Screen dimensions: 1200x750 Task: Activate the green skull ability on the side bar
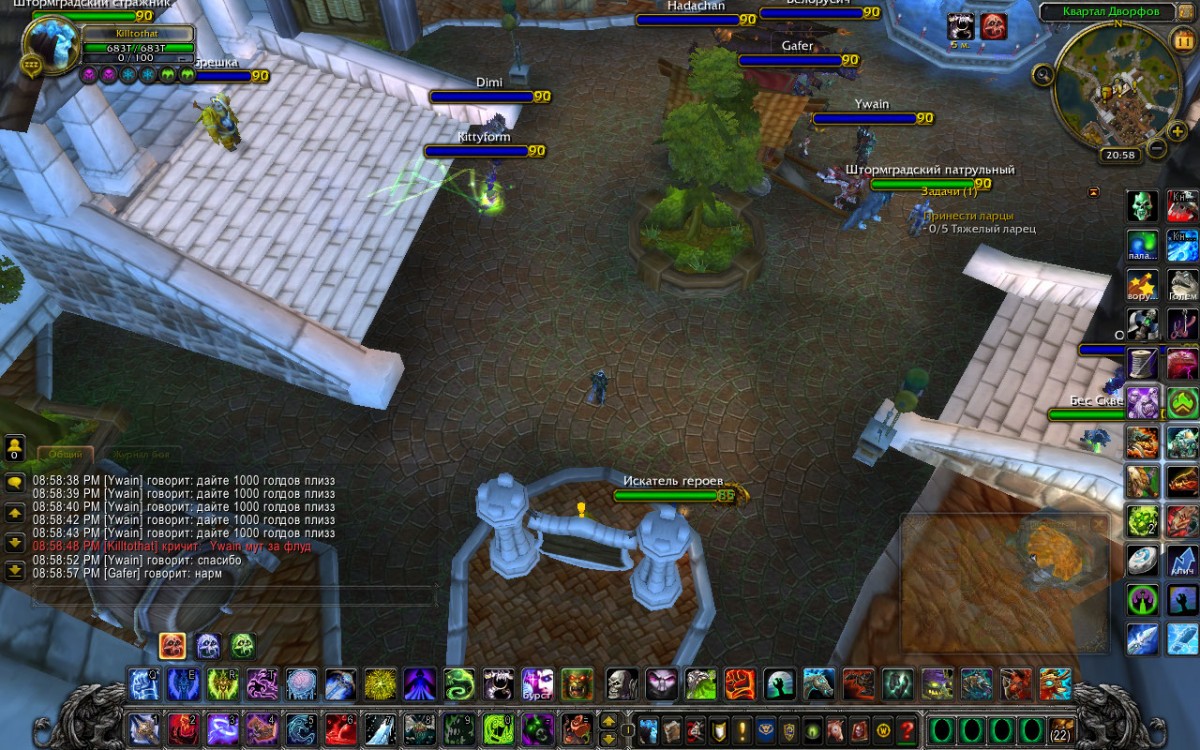point(1143,206)
